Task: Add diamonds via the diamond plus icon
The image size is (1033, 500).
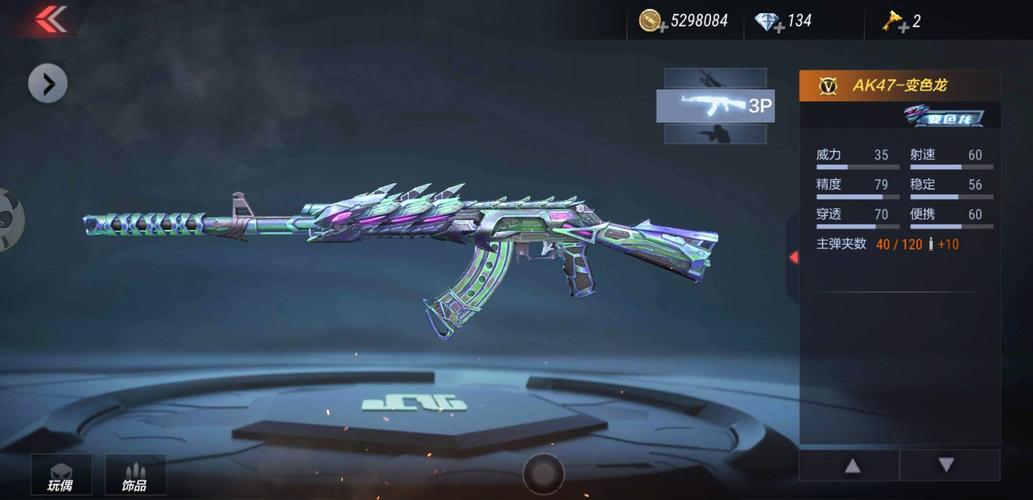Action: pos(769,21)
